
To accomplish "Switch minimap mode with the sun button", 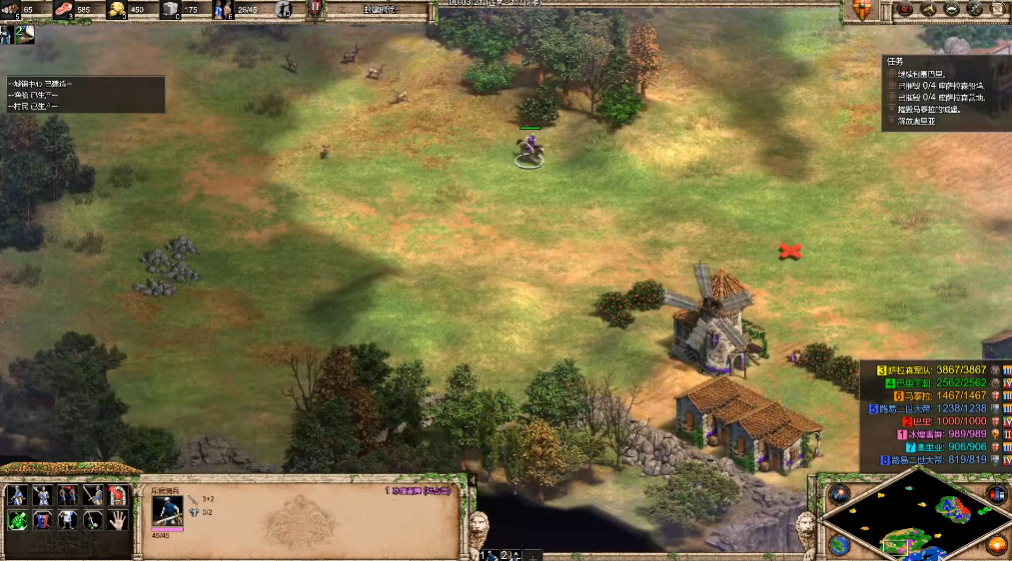I will (996, 545).
